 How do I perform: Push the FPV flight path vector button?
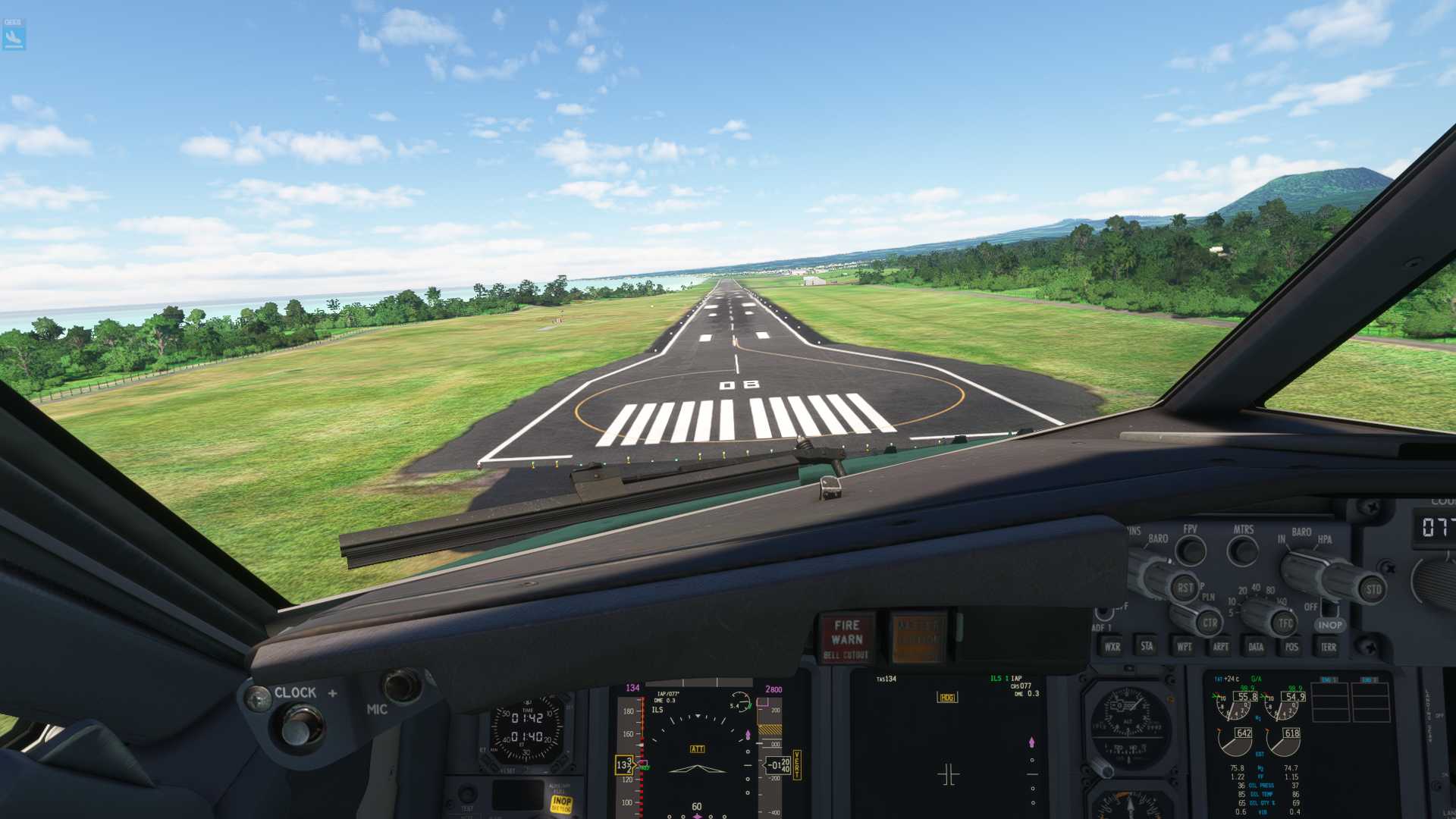pyautogui.click(x=1191, y=550)
